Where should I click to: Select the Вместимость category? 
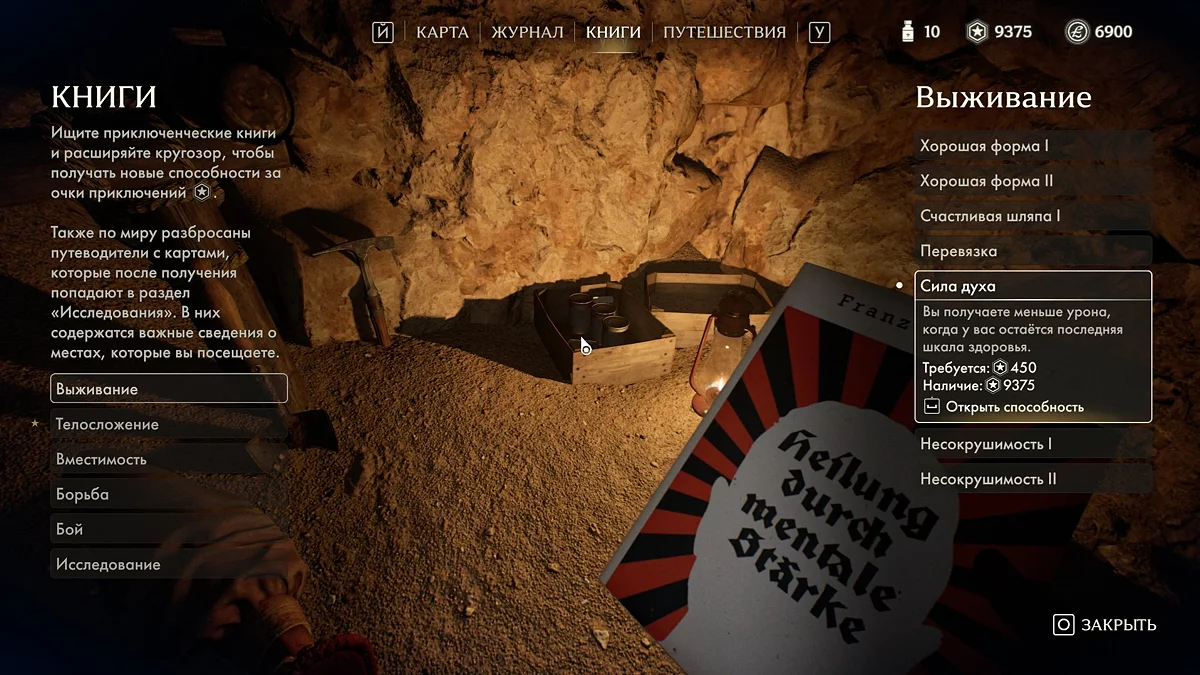168,459
